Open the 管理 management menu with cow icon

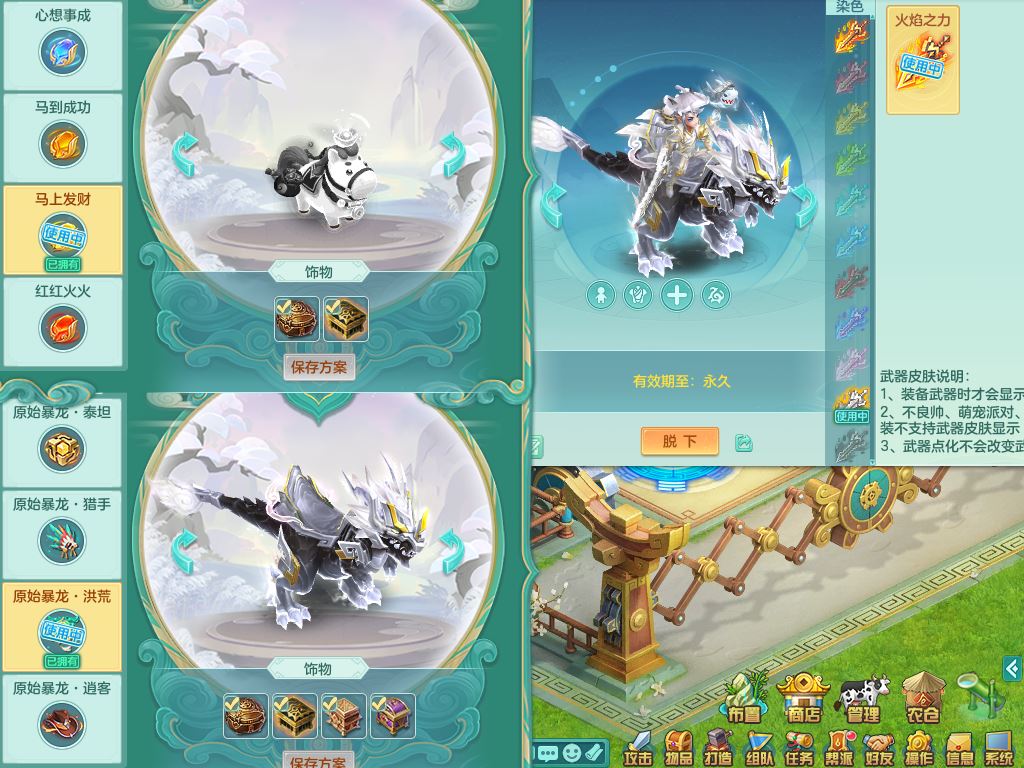pyautogui.click(x=863, y=698)
